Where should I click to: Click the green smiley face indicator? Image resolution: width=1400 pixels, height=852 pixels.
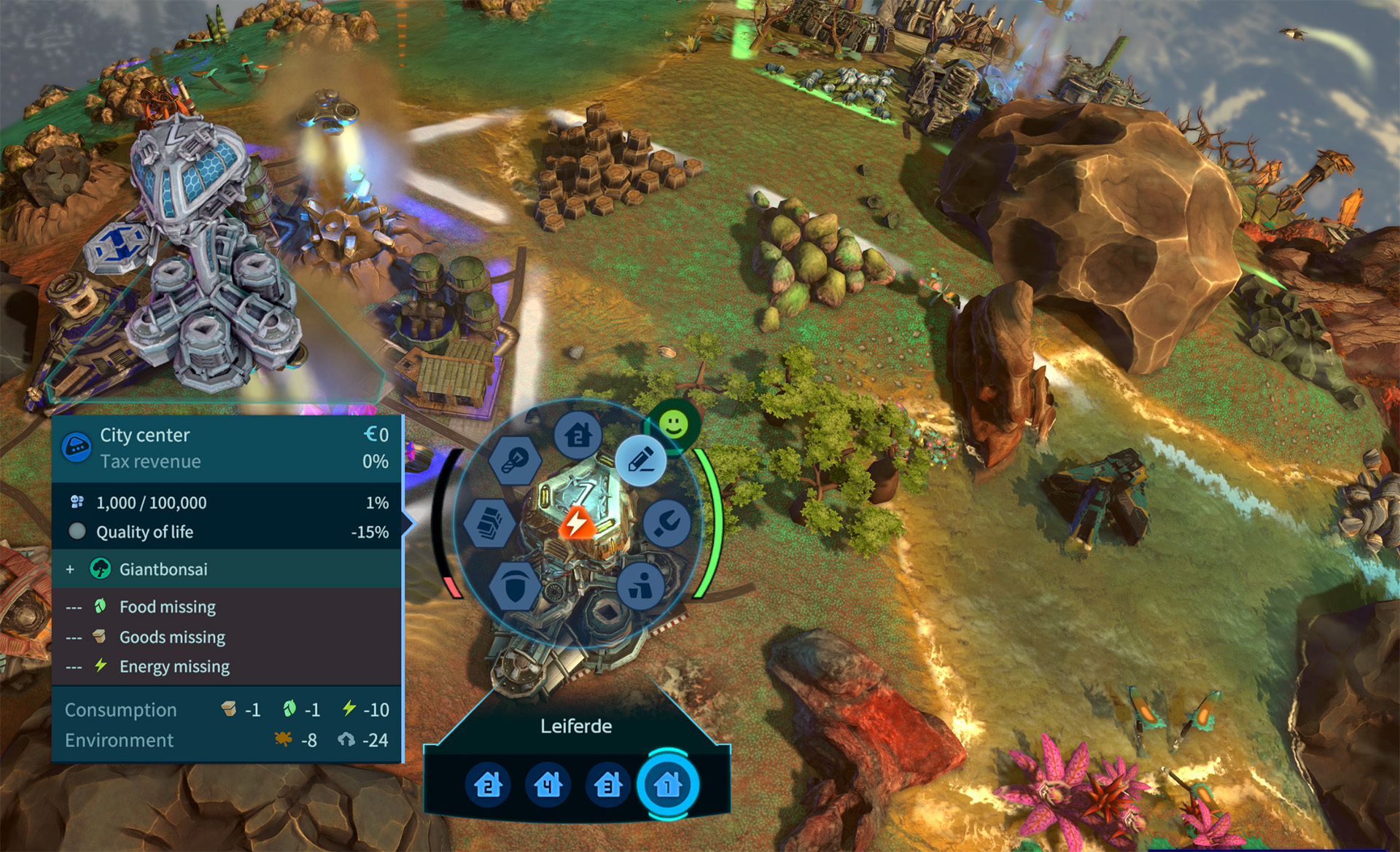[x=674, y=423]
